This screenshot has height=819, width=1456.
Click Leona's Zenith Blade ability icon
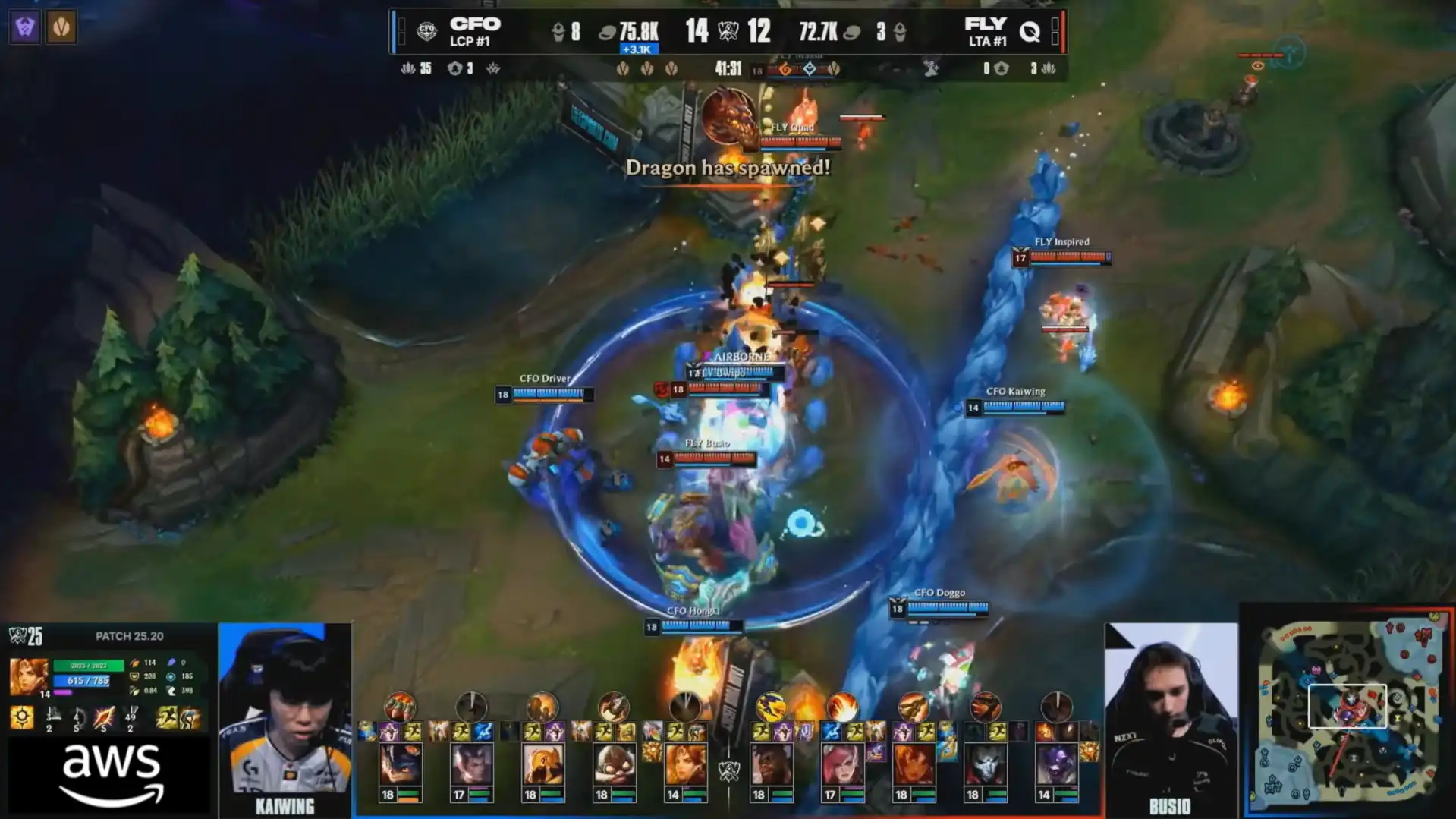(103, 717)
